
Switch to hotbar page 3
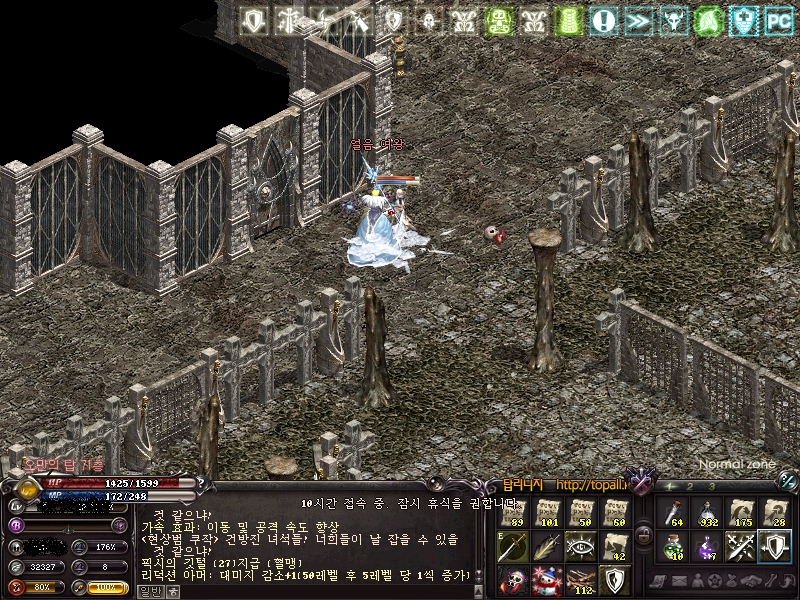(x=711, y=487)
